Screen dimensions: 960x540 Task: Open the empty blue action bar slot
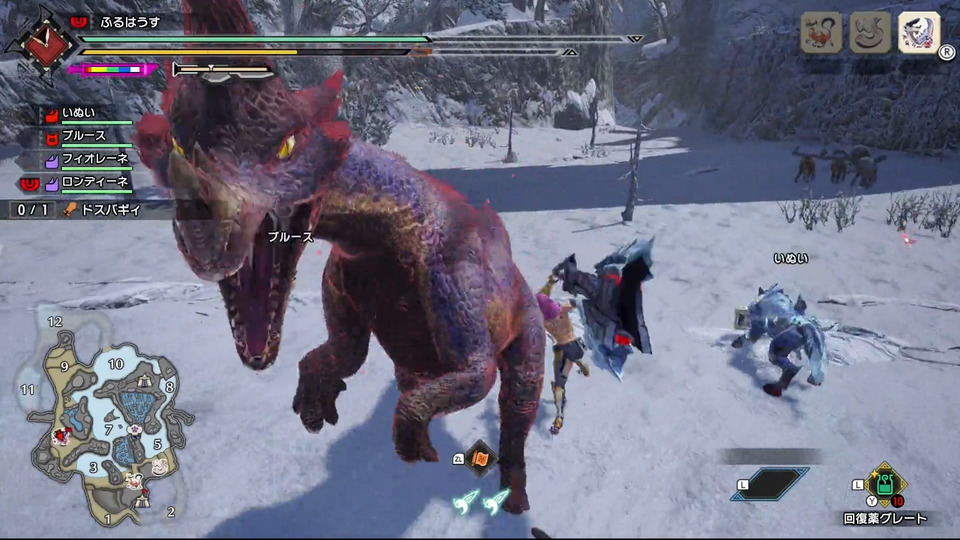(768, 484)
